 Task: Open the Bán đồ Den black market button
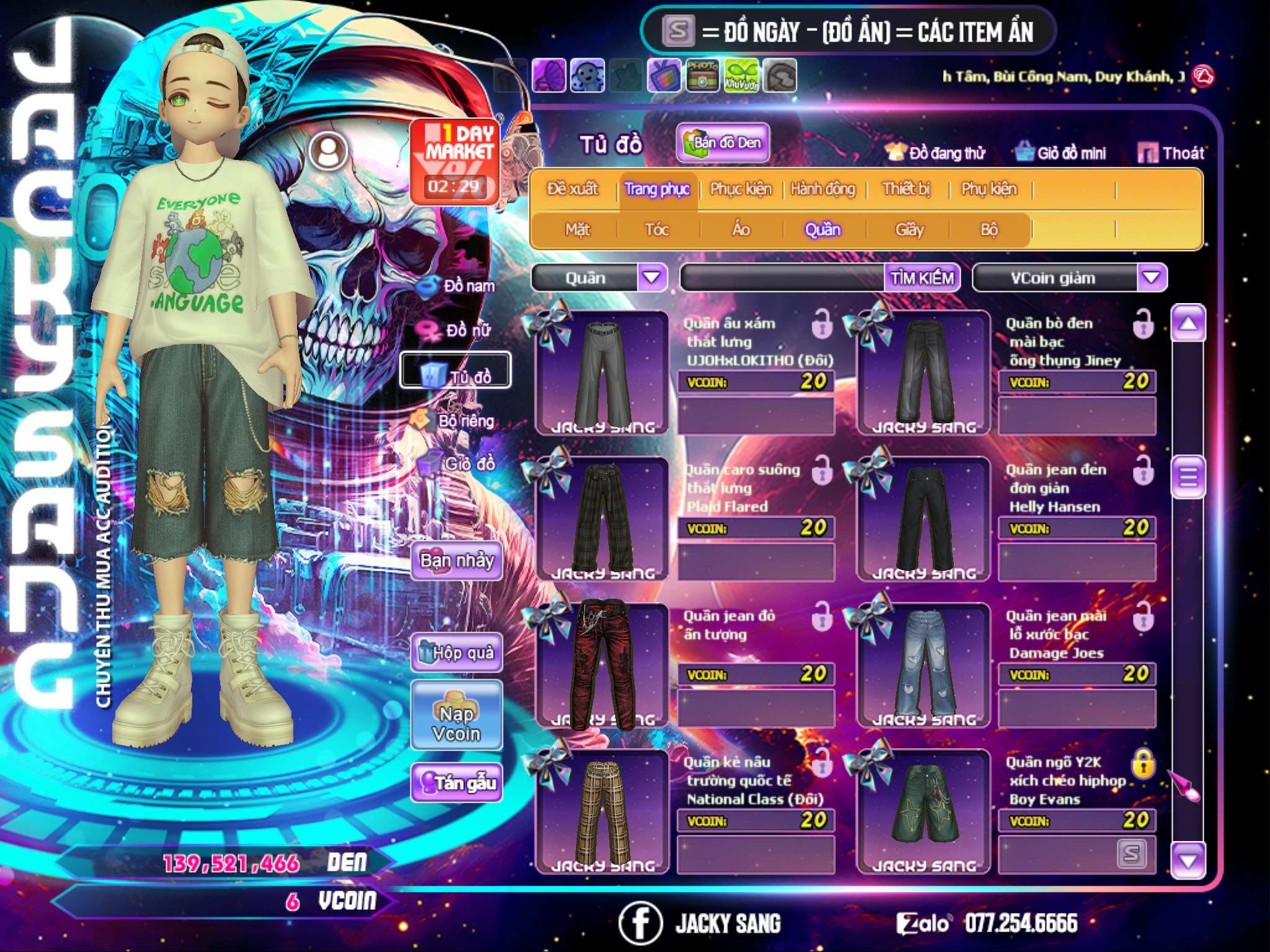pyautogui.click(x=723, y=143)
